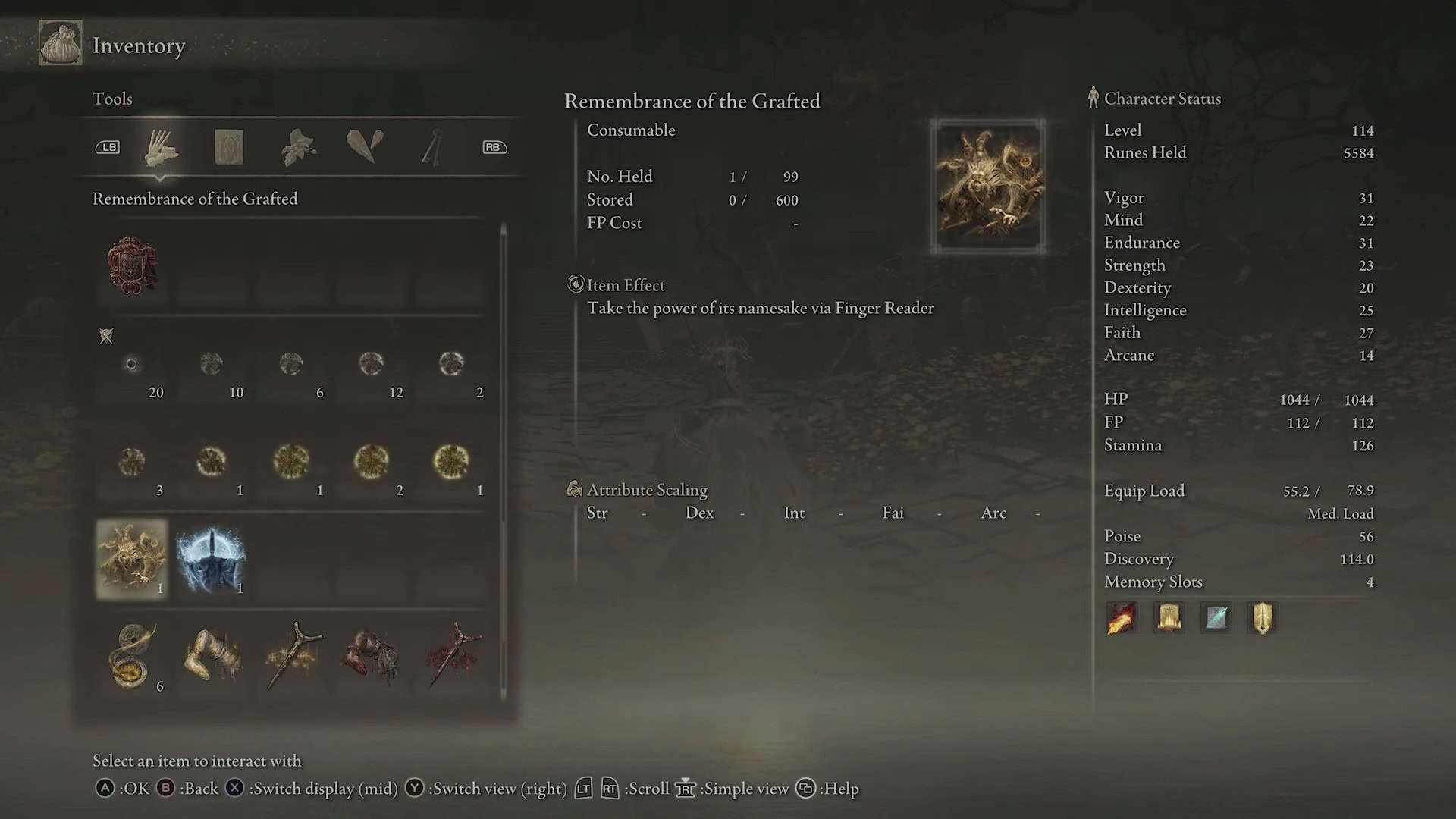This screenshot has height=819, width=1456.
Task: Open the key items tab
Action: point(432,147)
